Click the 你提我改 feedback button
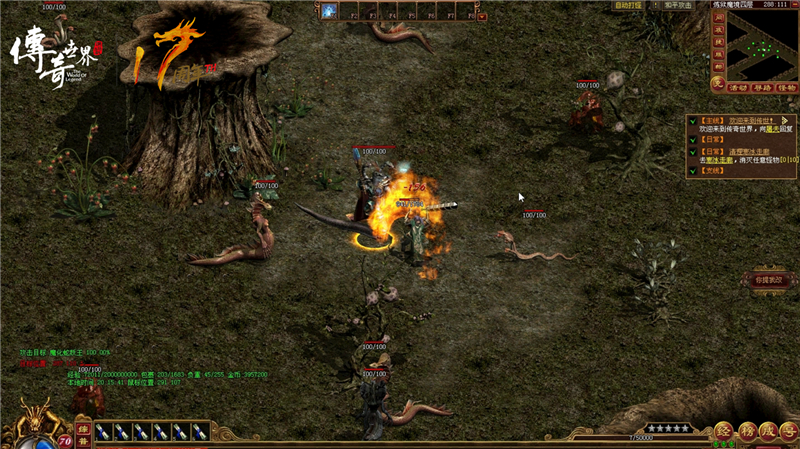Screen dimensions: 800x449 [x=768, y=280]
